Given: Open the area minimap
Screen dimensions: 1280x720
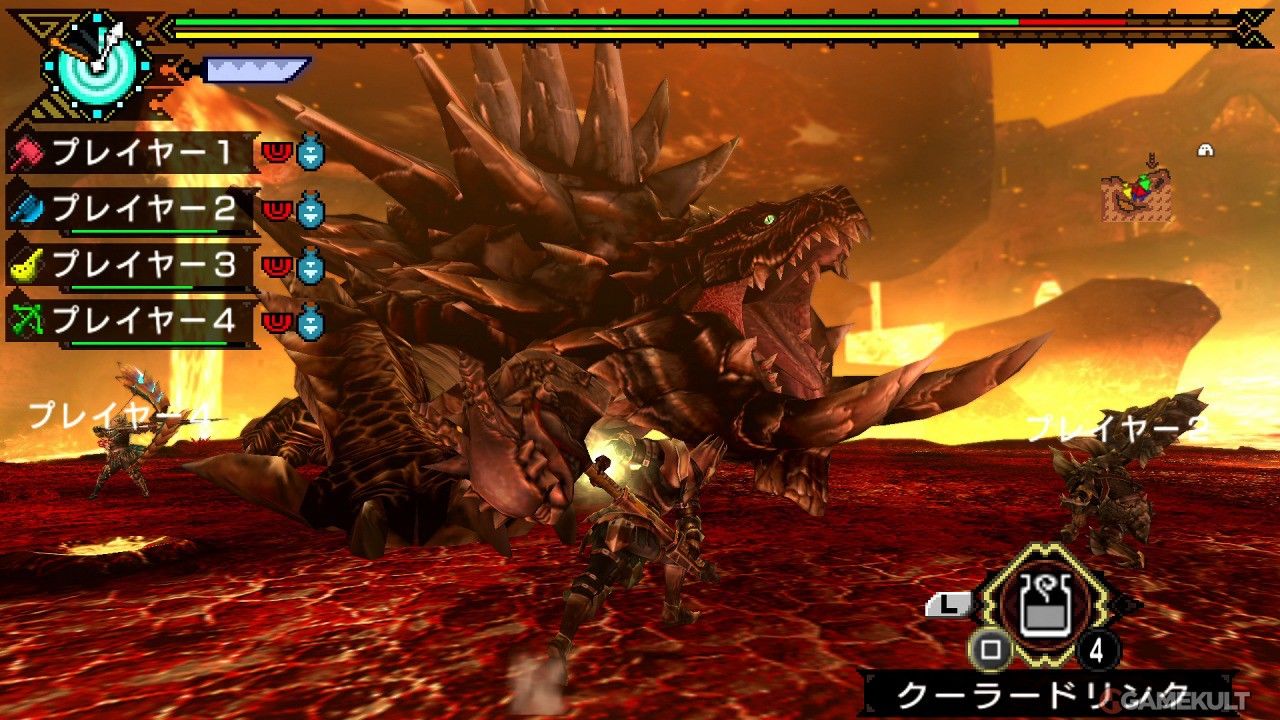Looking at the screenshot, I should (x=1136, y=194).
